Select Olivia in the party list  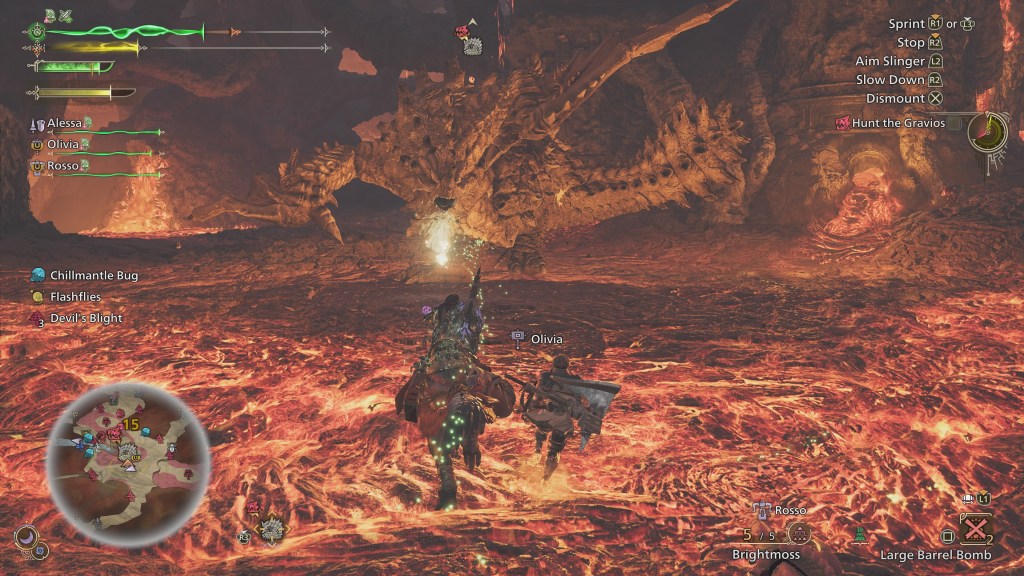pyautogui.click(x=63, y=144)
